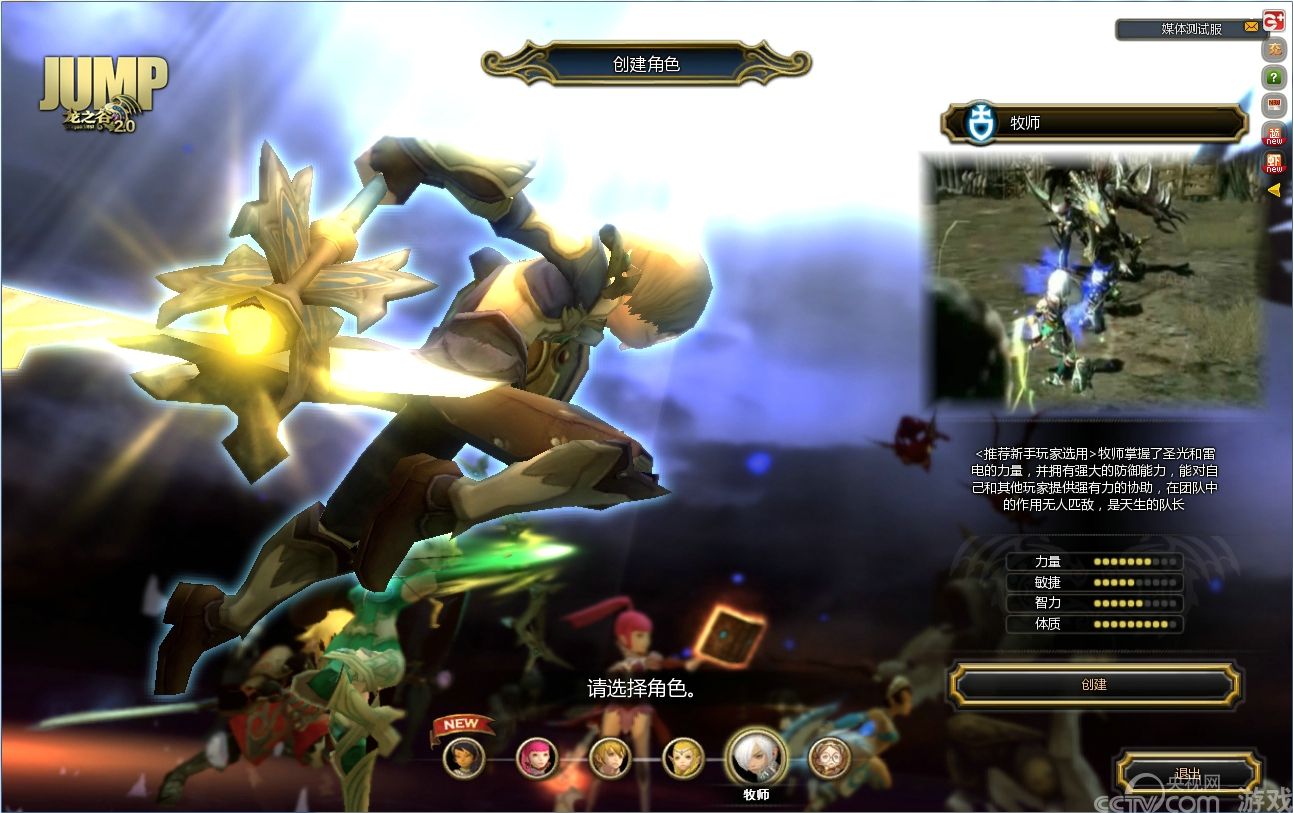Click the 创建 create character button

point(1094,685)
